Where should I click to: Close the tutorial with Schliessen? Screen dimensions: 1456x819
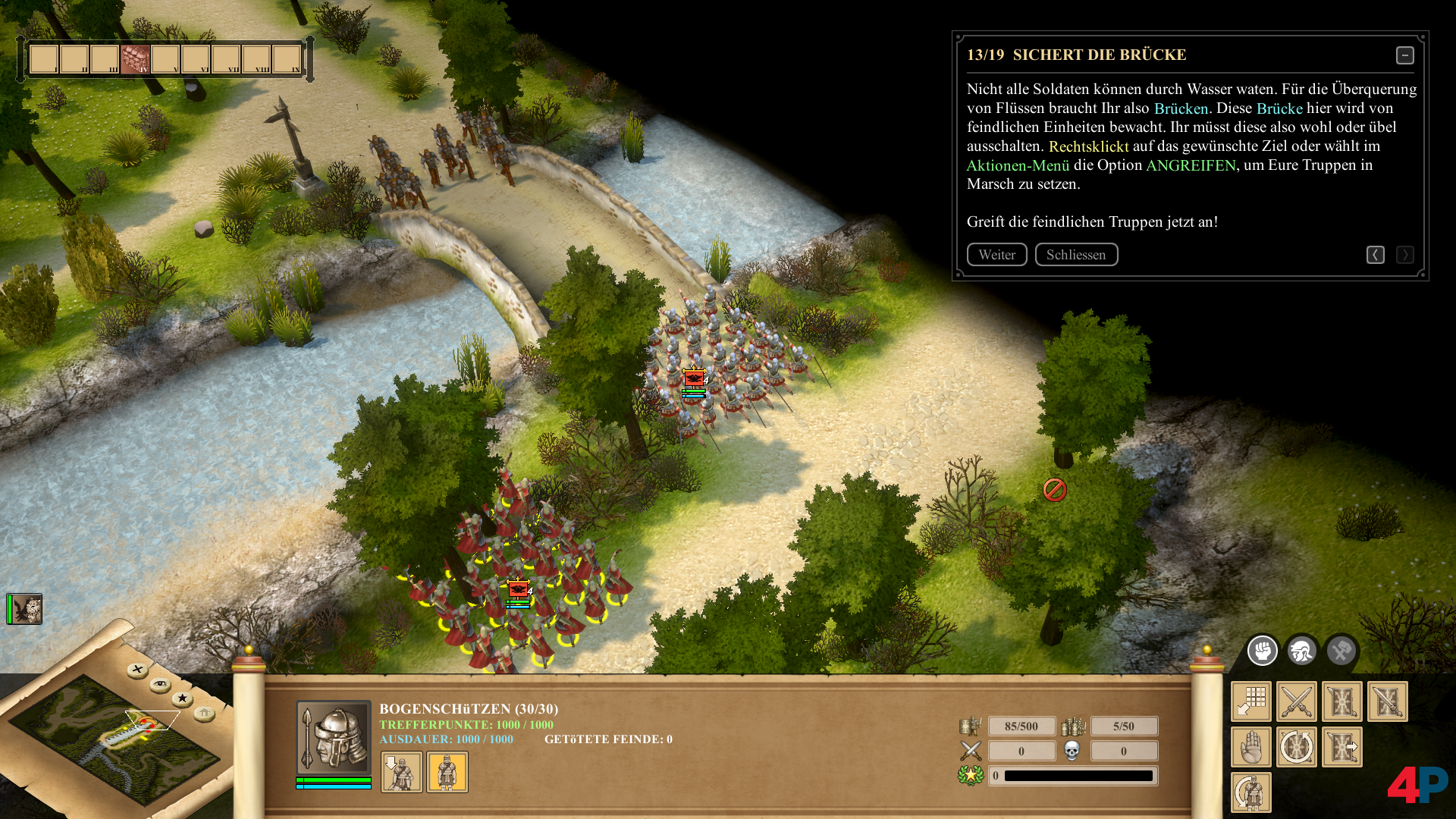point(1076,255)
